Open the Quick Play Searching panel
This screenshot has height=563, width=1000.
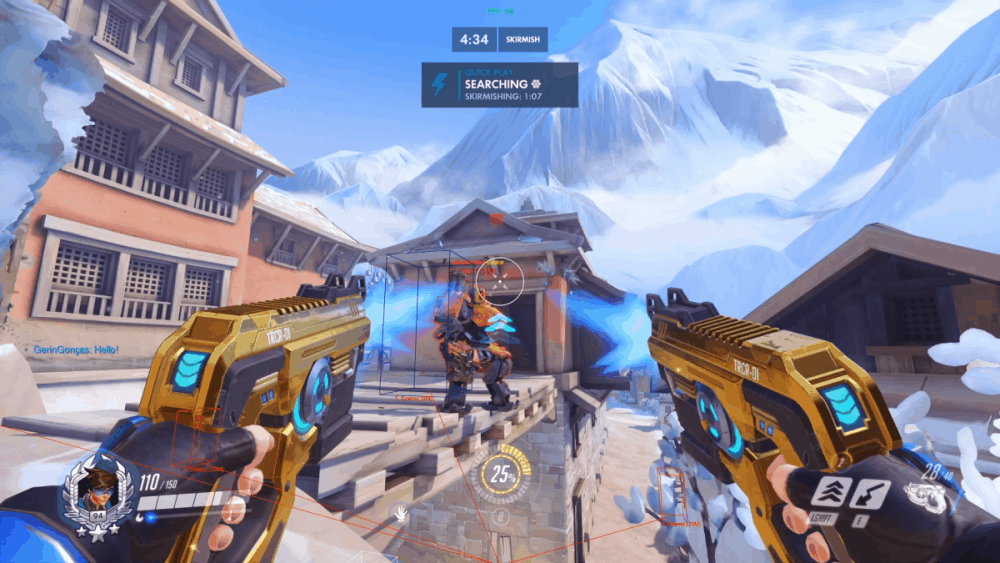tap(499, 84)
